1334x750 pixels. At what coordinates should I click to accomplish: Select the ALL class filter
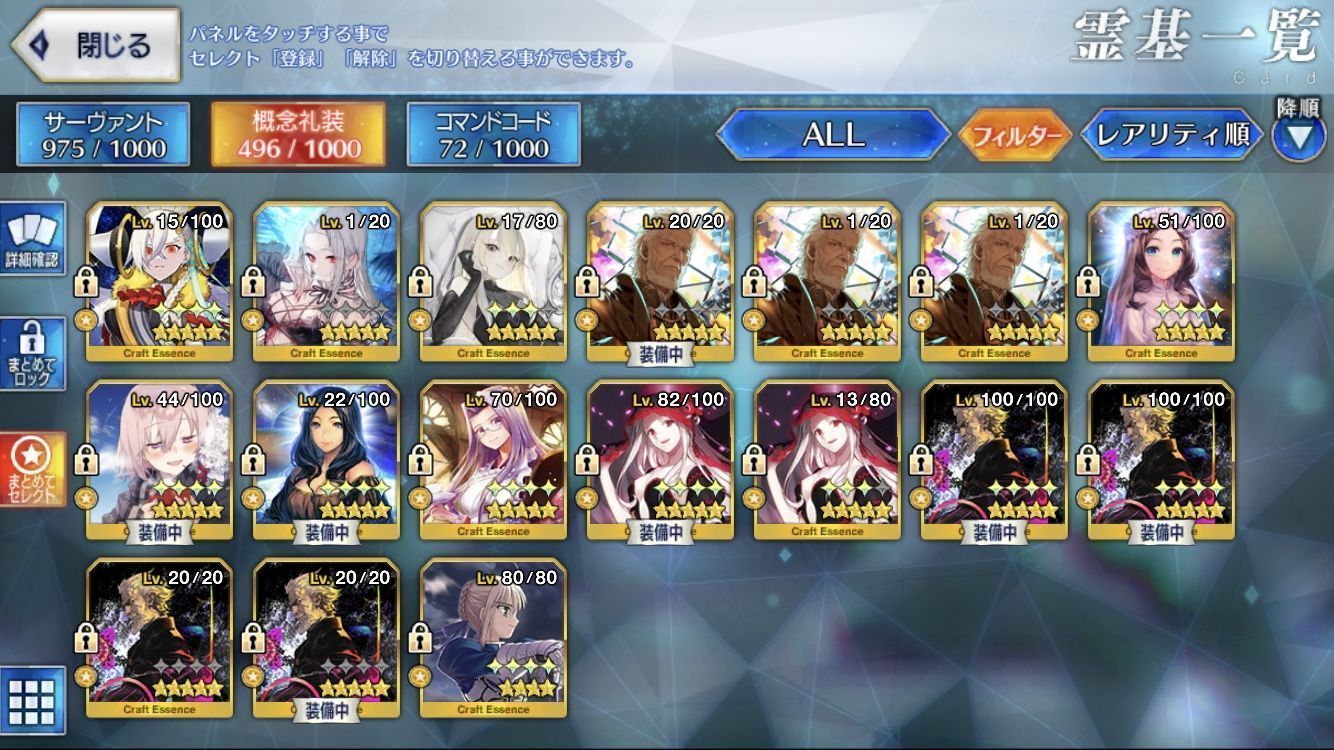coord(834,135)
